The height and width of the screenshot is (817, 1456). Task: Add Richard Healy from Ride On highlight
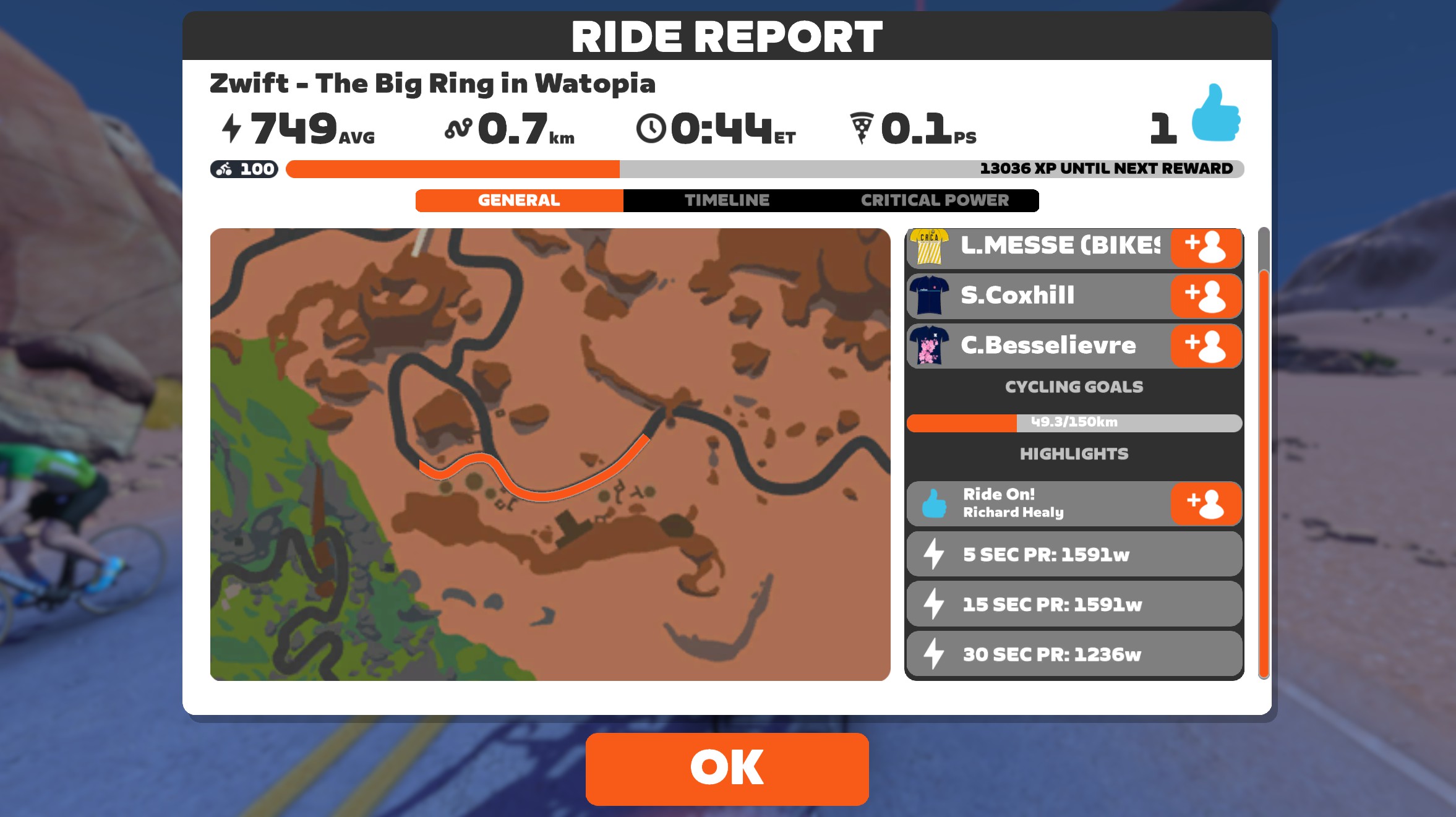pos(1205,504)
